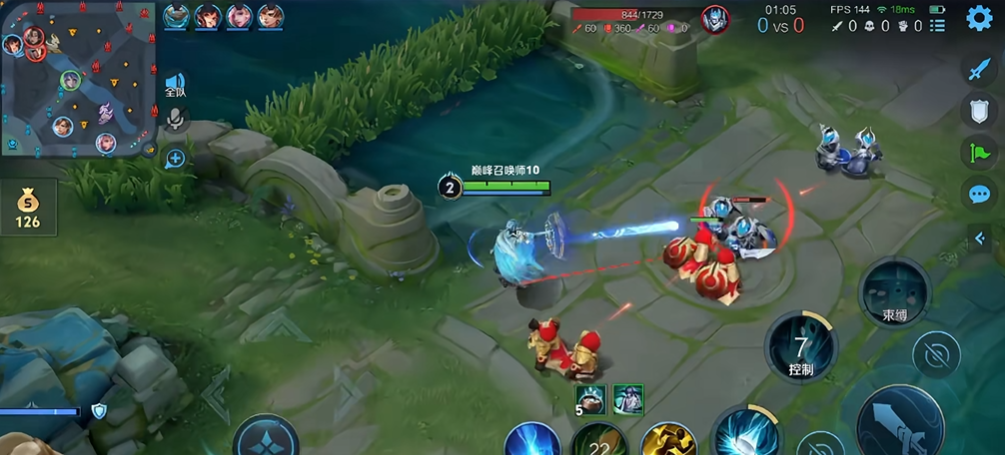Cast the yellow running figure skill
The width and height of the screenshot is (1005, 455).
coord(667,440)
